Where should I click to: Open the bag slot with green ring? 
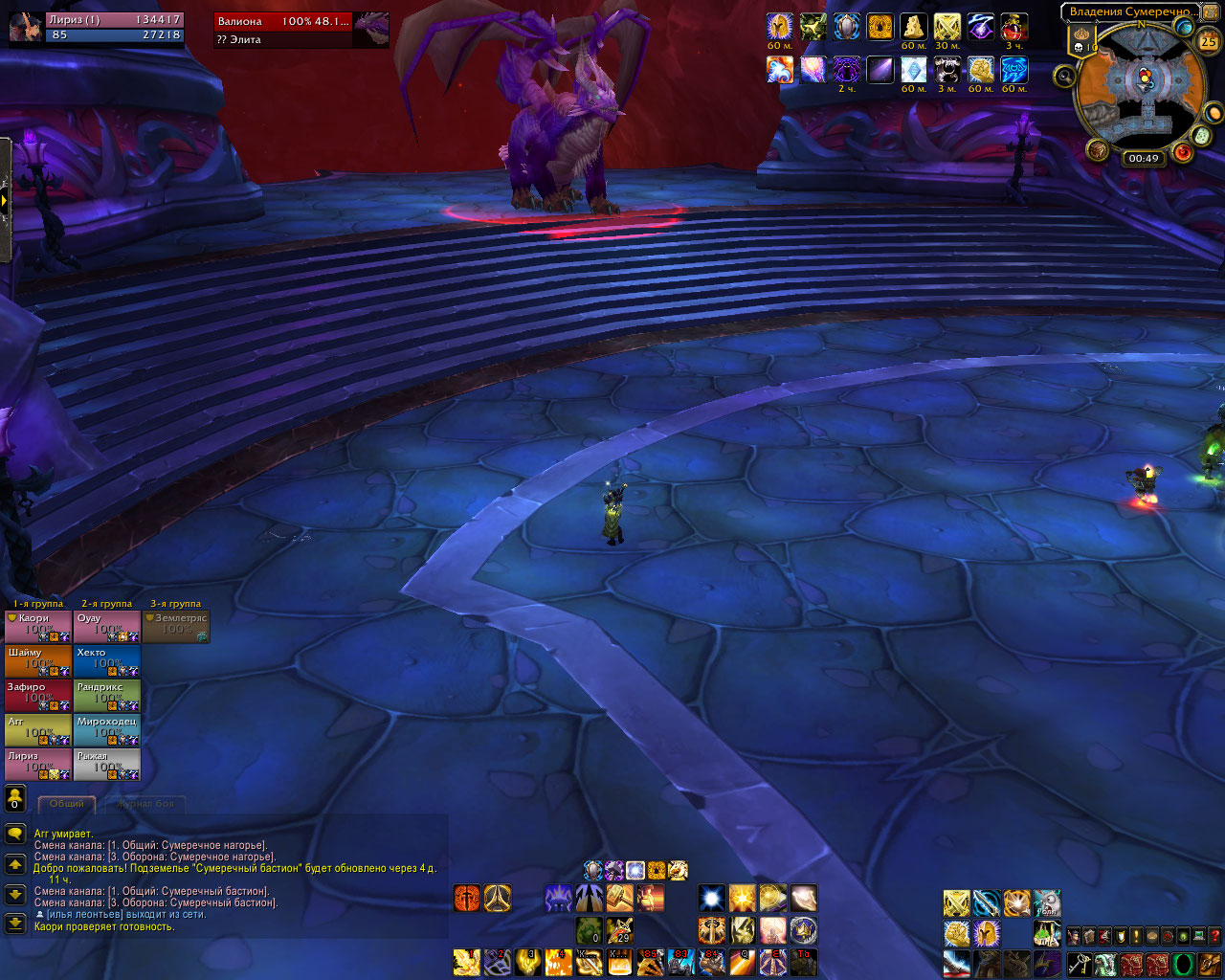[x=1183, y=963]
